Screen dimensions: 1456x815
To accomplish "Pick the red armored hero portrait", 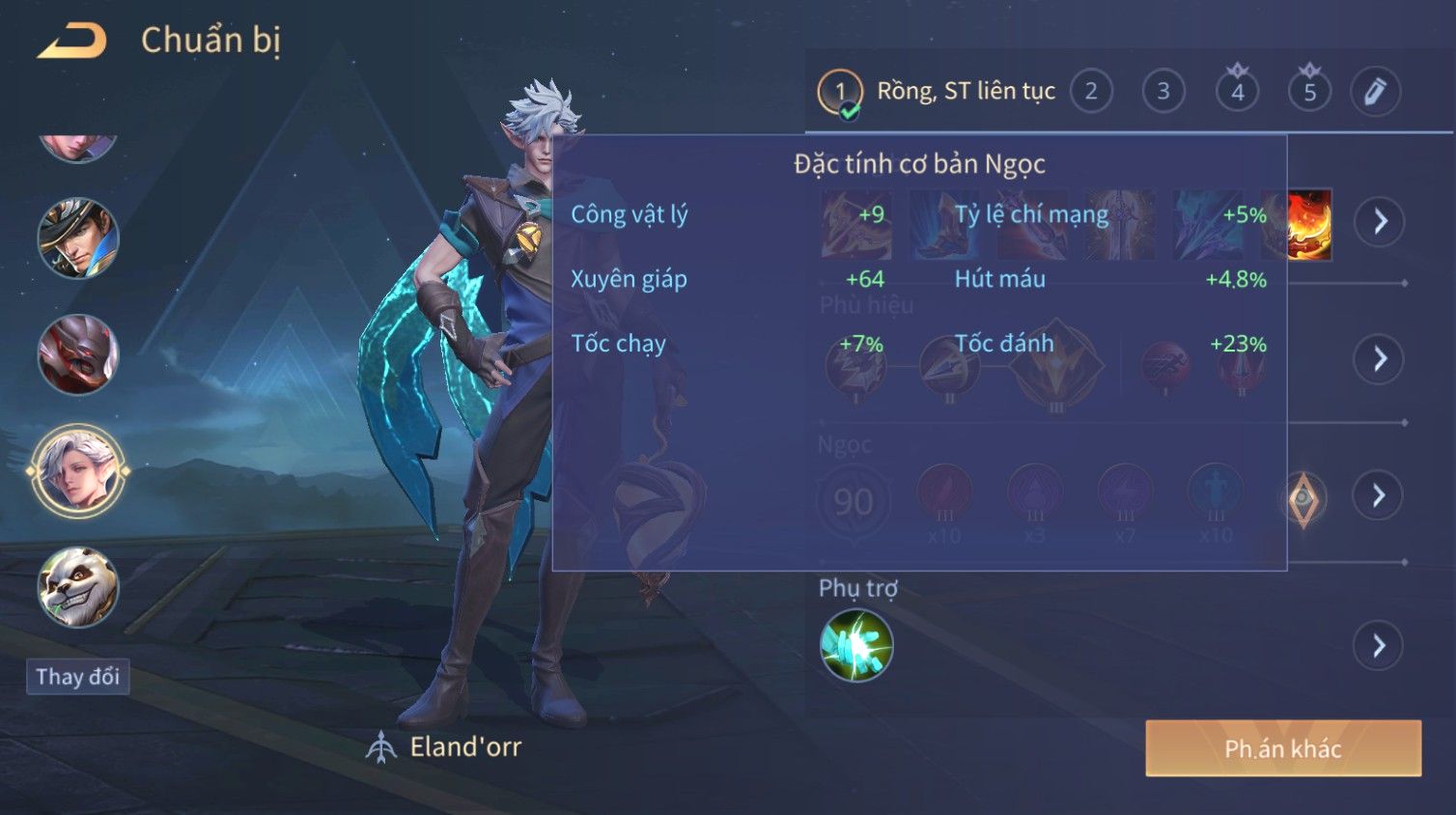I will click(x=78, y=354).
